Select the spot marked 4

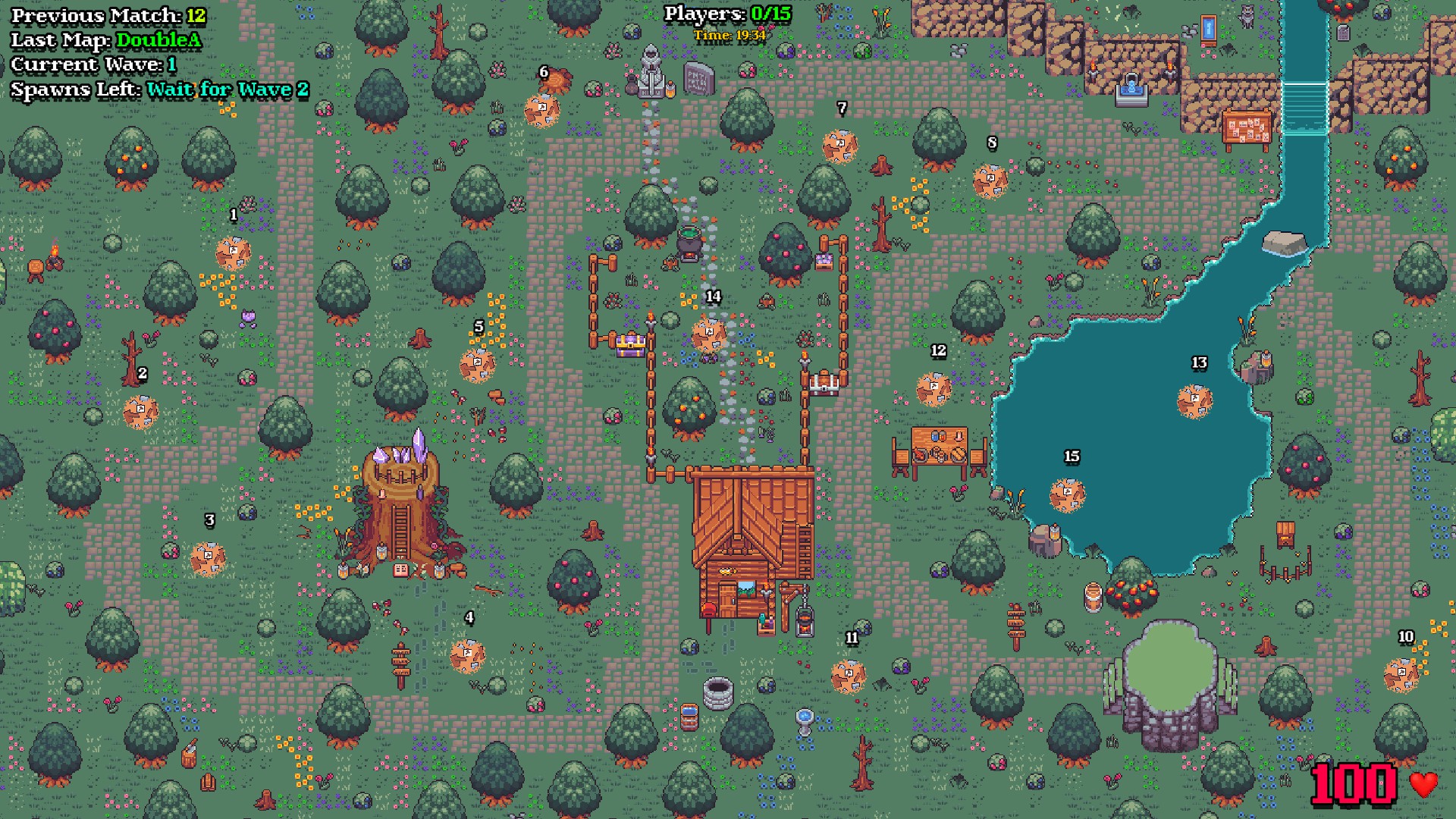467,656
